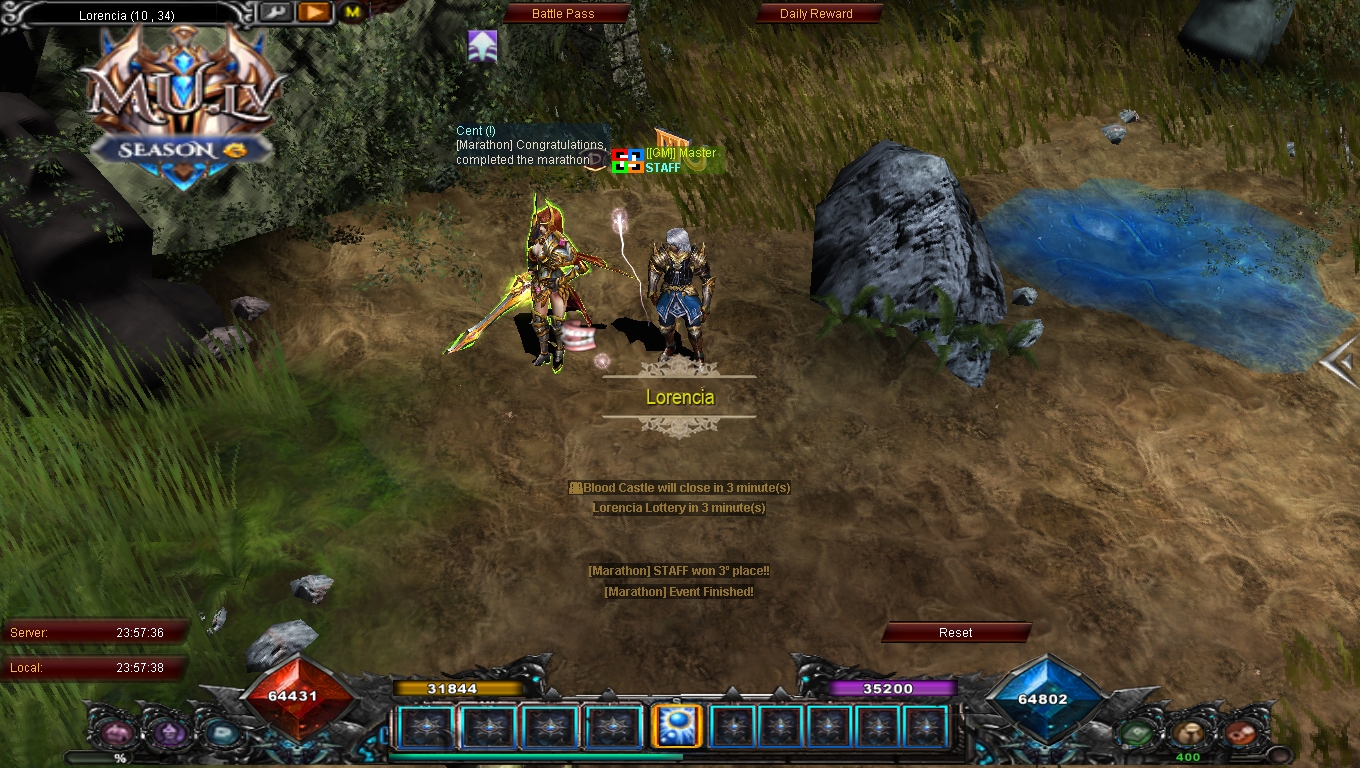Image resolution: width=1360 pixels, height=768 pixels.
Task: Open the Battle Pass panel
Action: (563, 14)
